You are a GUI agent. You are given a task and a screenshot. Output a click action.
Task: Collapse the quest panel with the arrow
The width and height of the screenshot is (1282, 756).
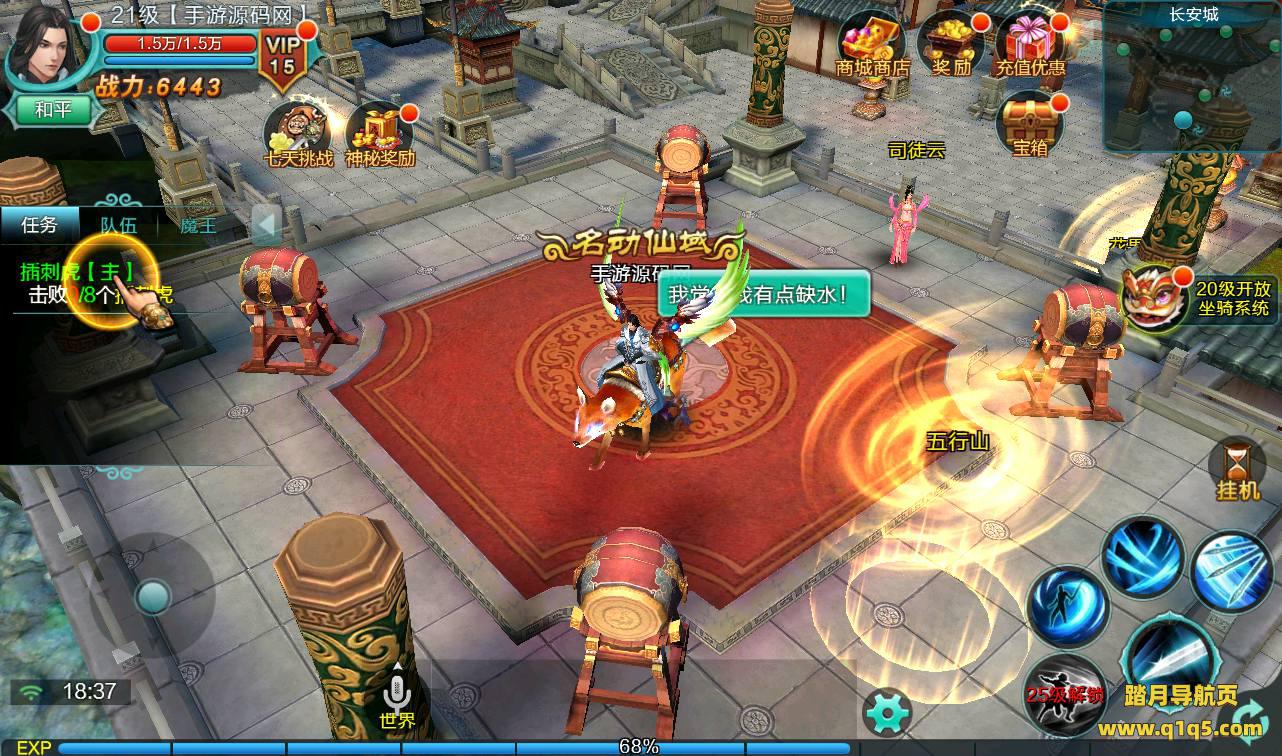pos(265,225)
